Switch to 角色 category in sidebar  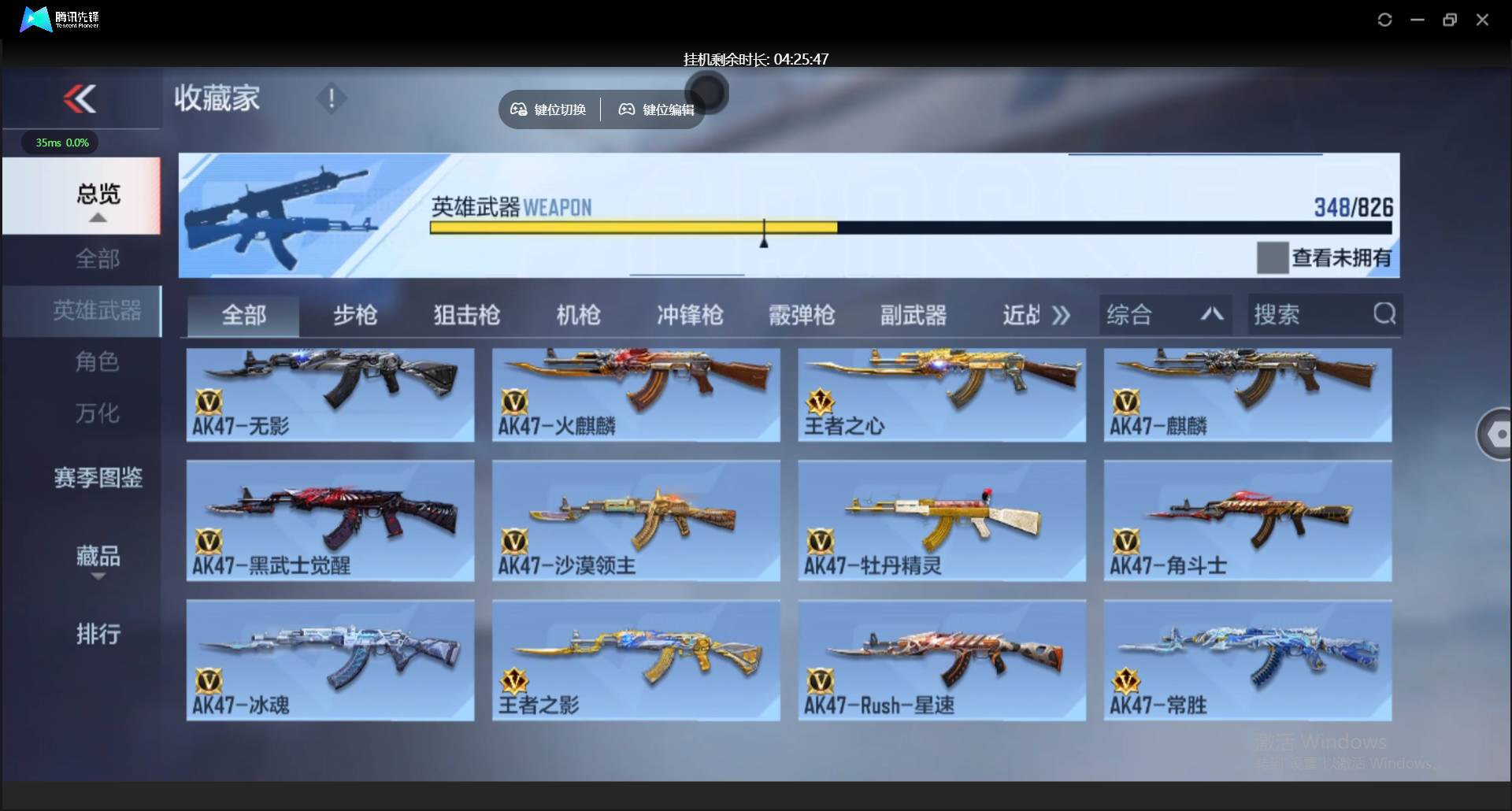[97, 361]
